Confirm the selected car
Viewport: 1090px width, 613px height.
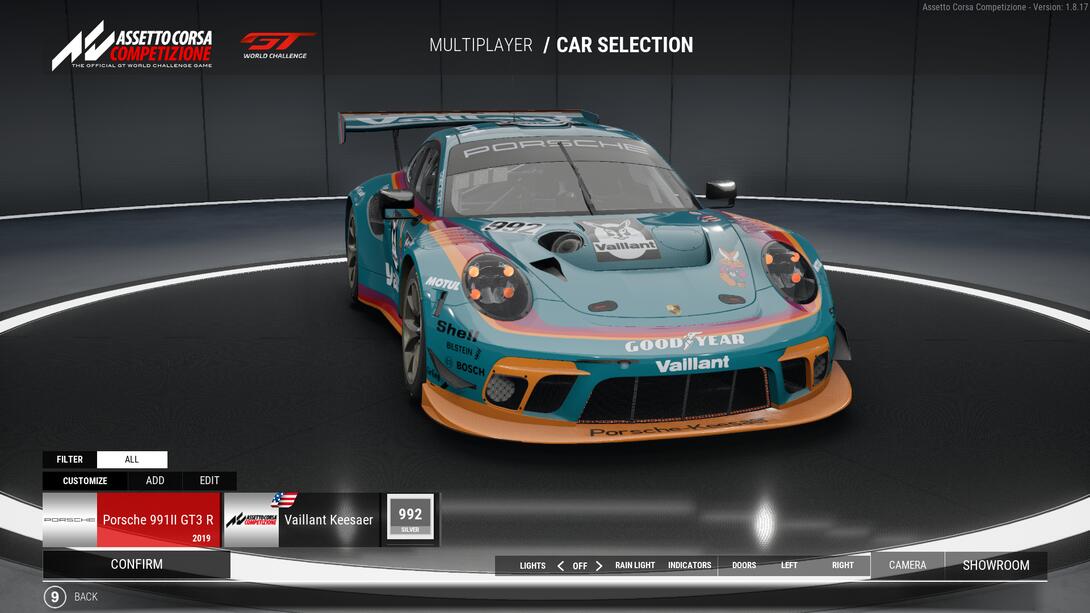pyautogui.click(x=136, y=564)
